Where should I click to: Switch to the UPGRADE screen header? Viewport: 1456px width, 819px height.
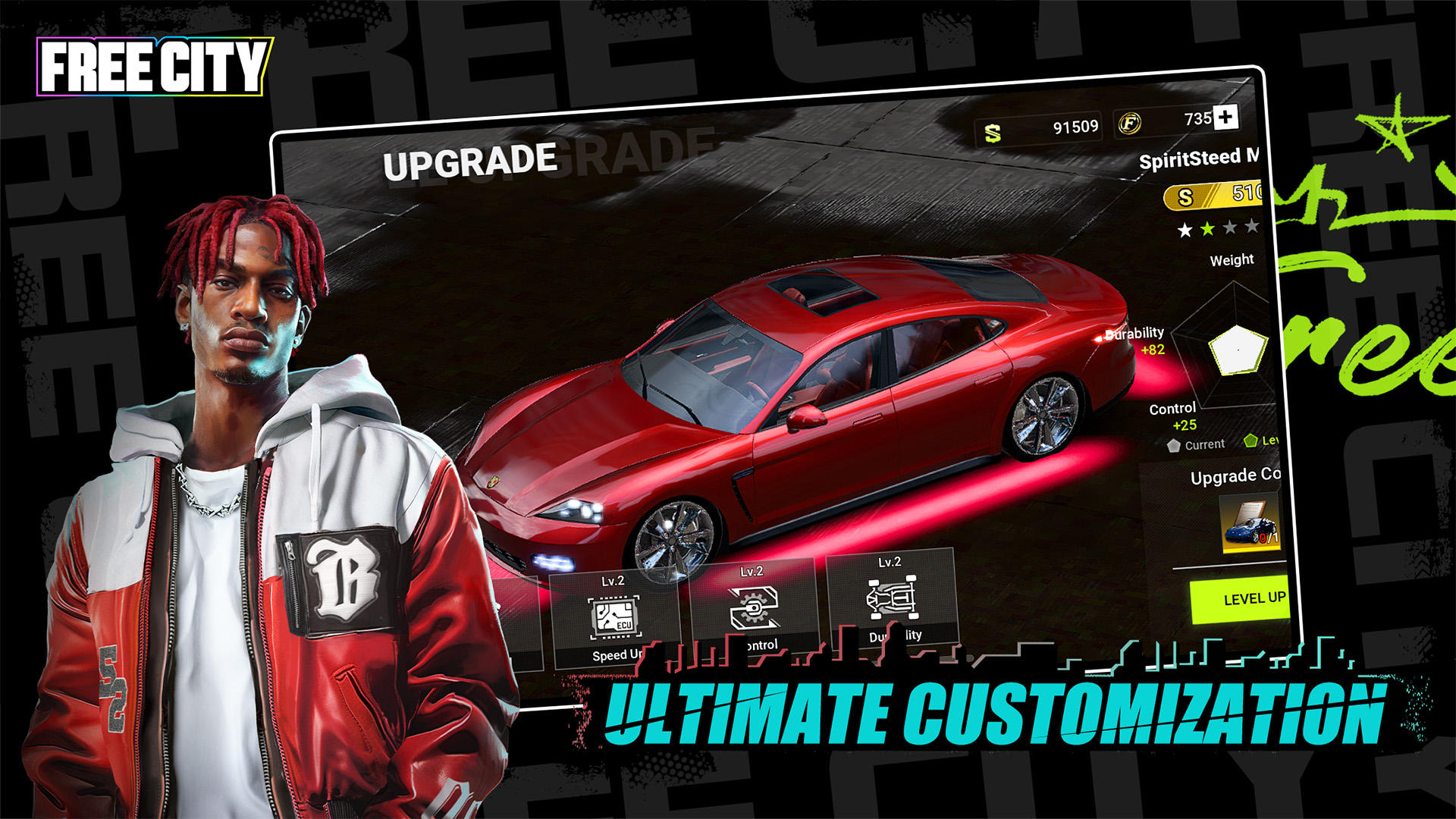(471, 161)
